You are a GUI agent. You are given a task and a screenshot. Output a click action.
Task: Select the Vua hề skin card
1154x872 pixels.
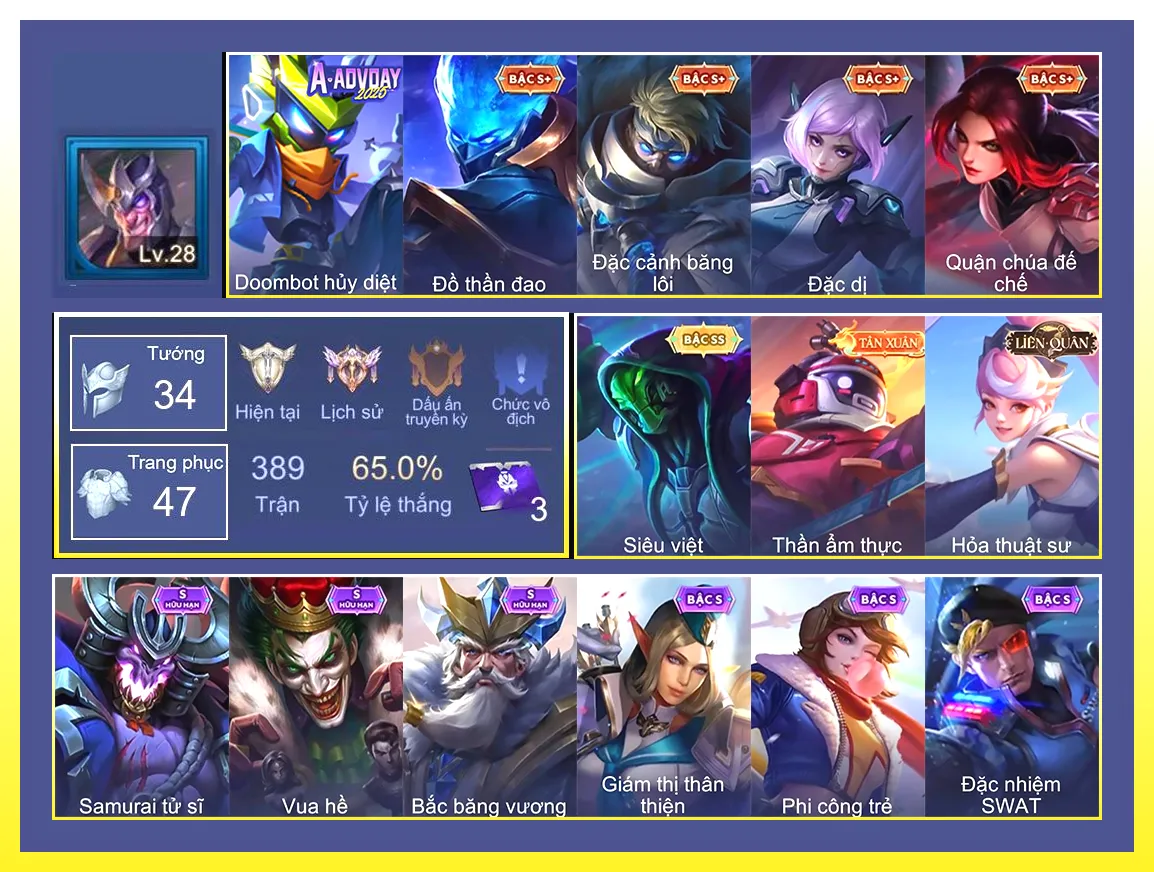pos(316,695)
